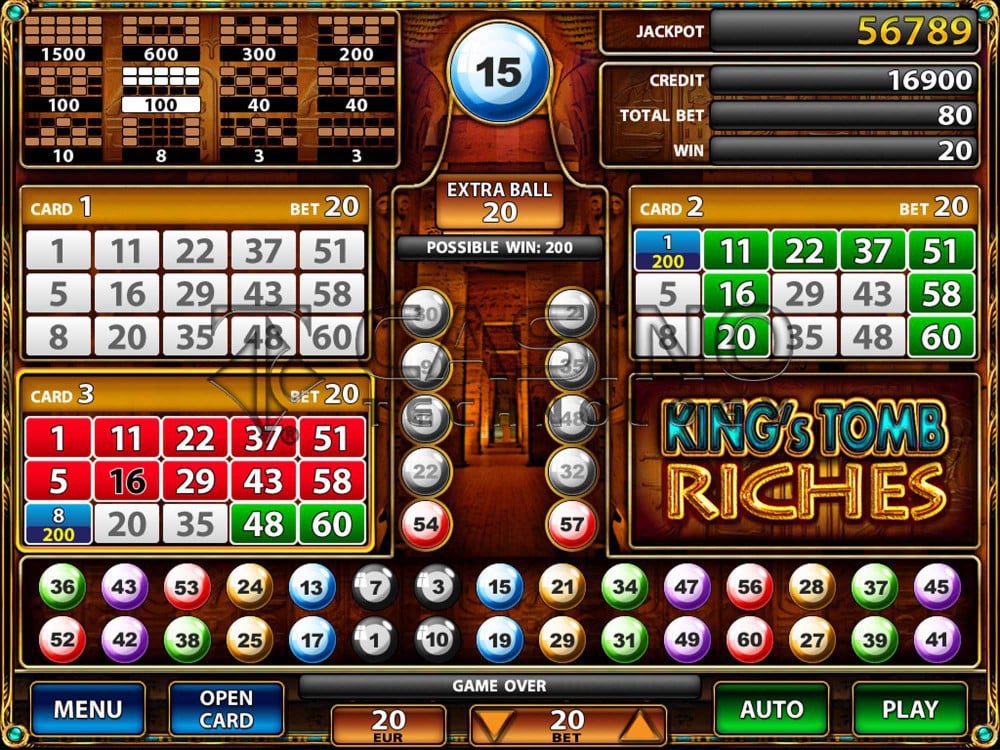
Task: Select bingo Card 1 header
Action: click(194, 207)
